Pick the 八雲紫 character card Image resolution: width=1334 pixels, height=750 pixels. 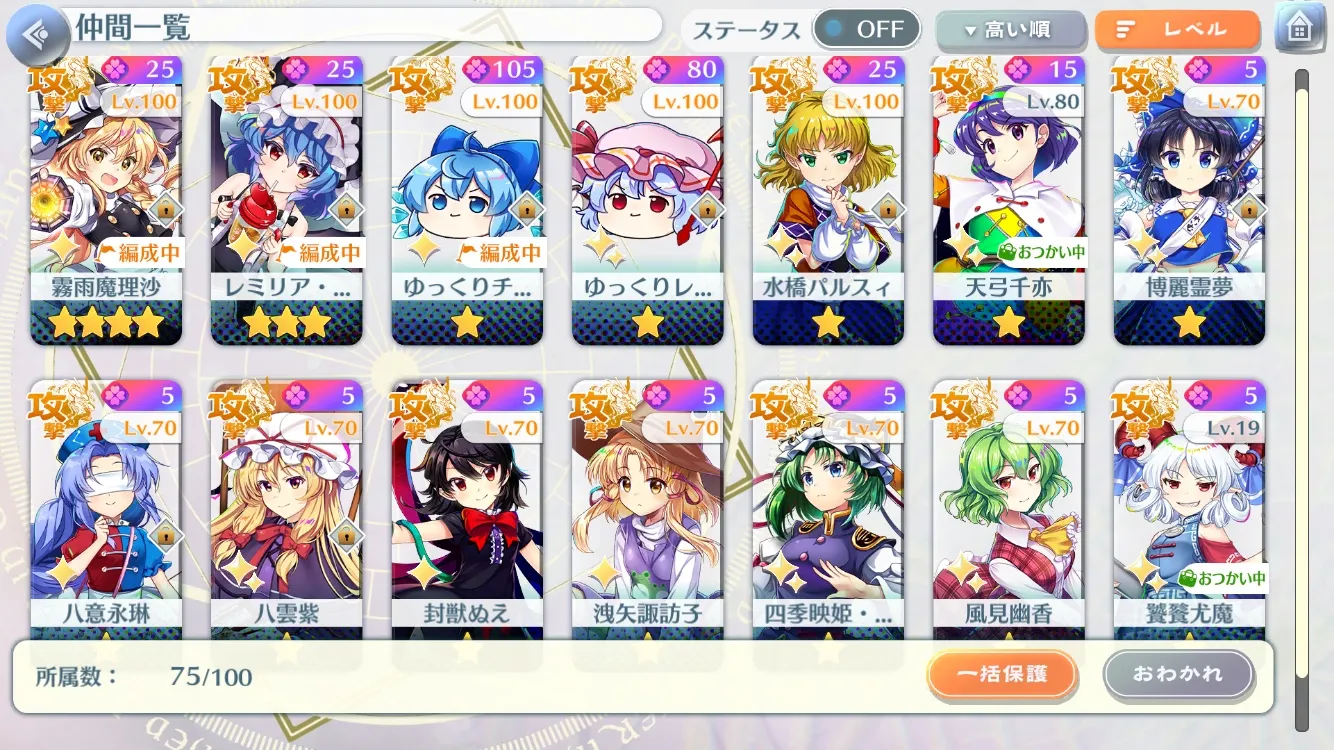coord(286,510)
